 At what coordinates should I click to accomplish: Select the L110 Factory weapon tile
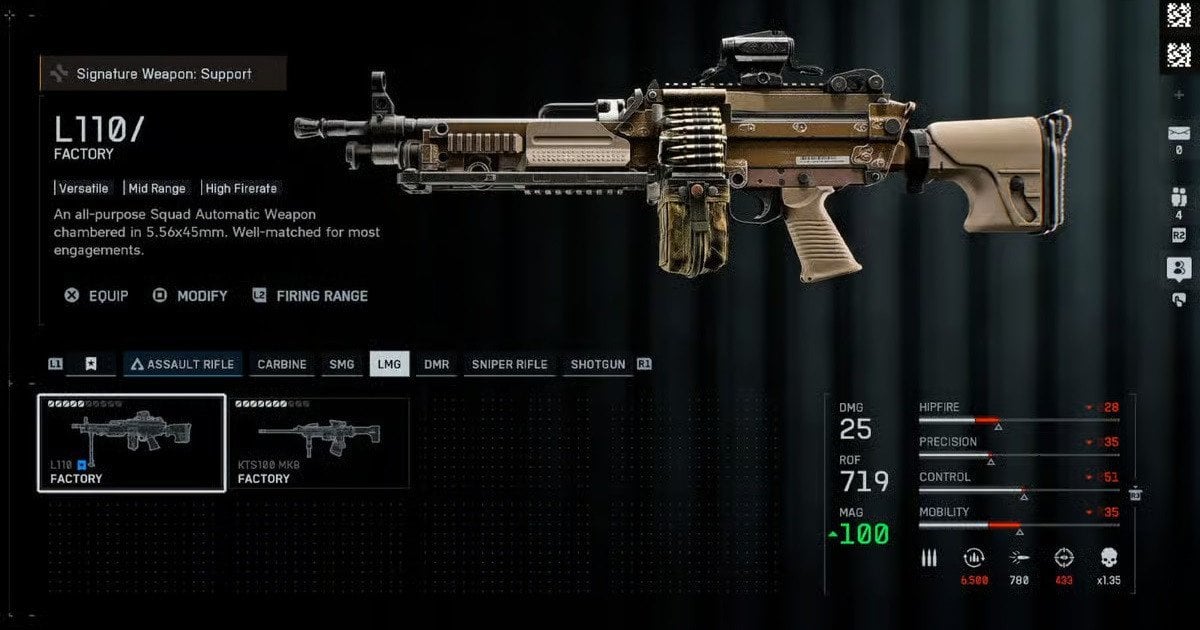pos(131,443)
